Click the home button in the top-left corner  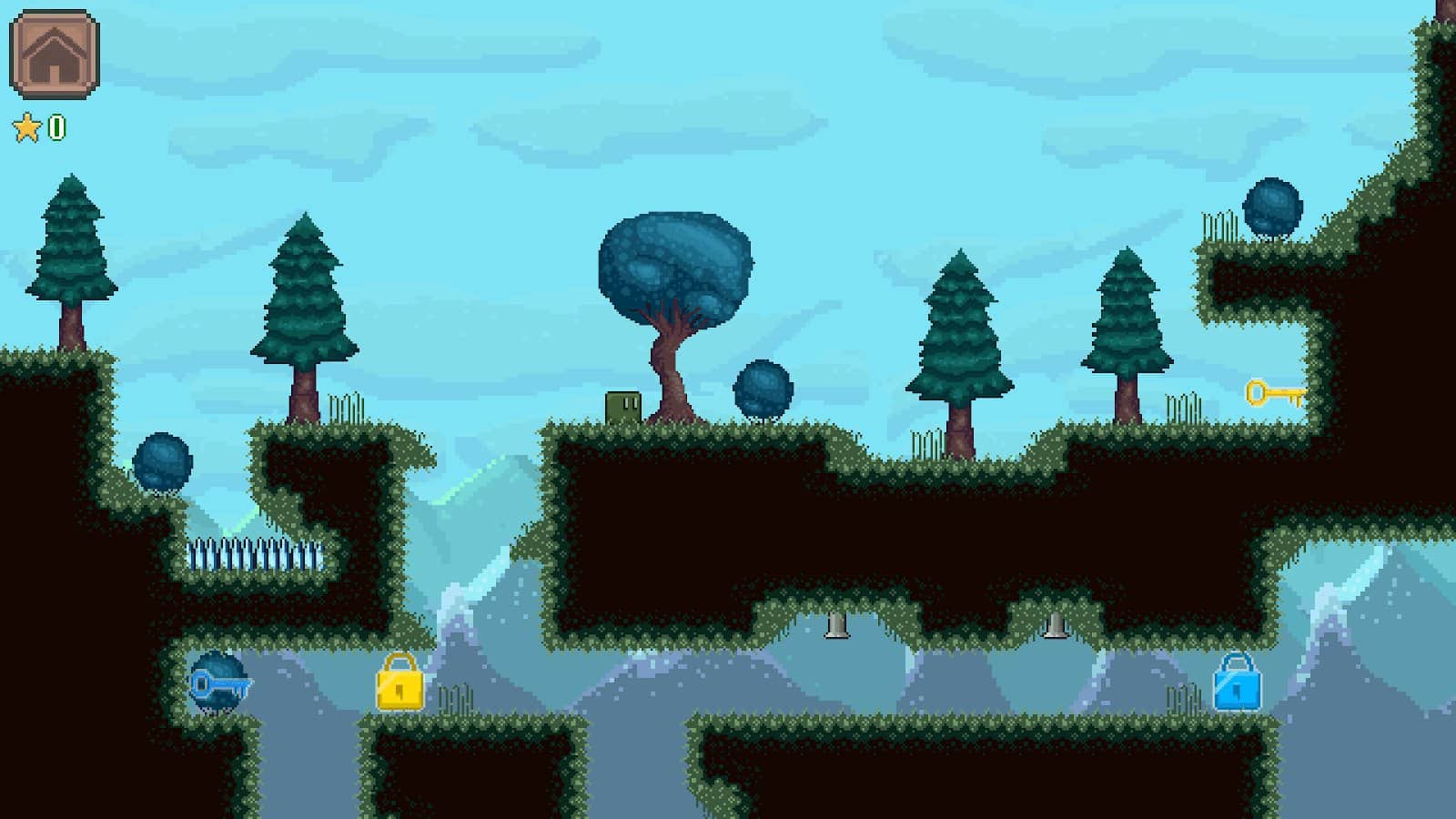(56, 56)
